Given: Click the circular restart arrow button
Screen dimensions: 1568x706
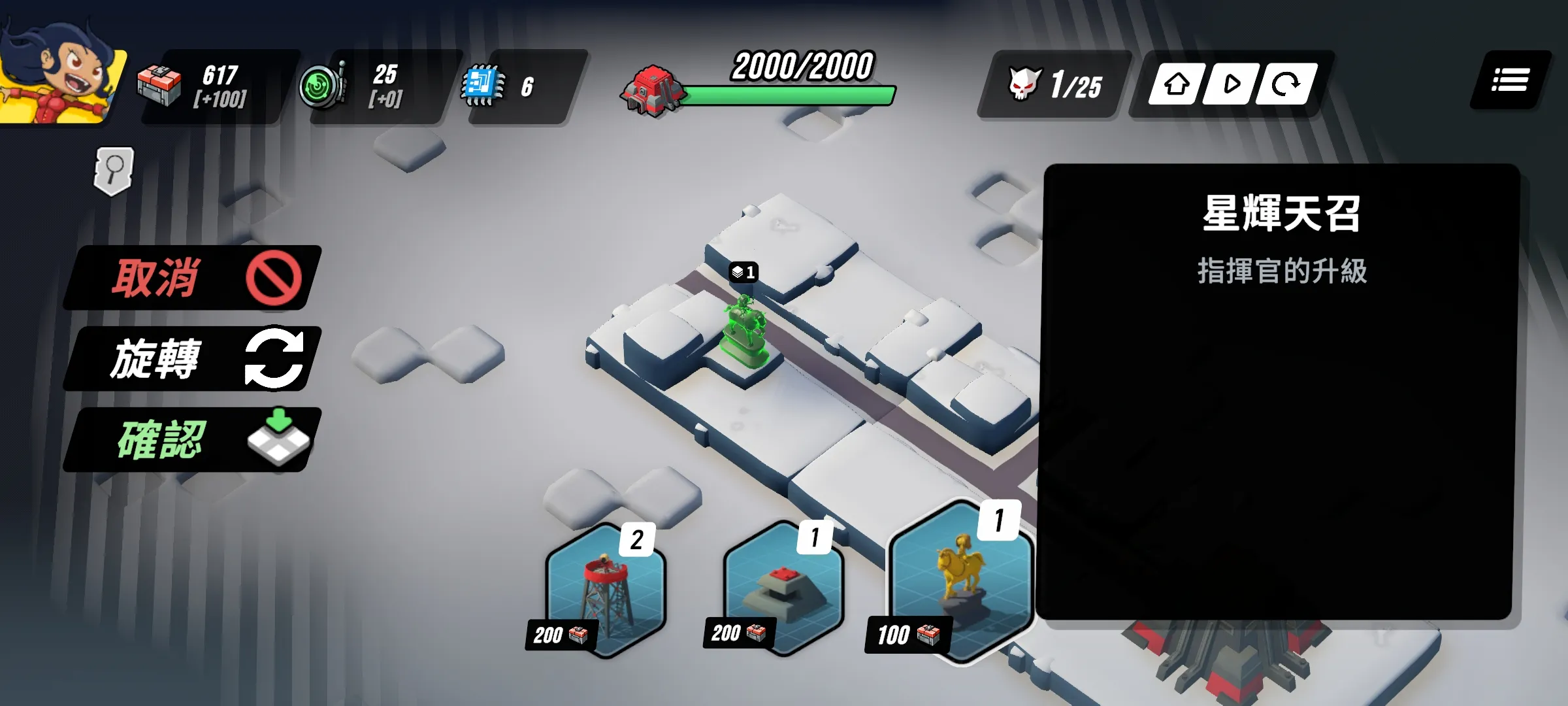Looking at the screenshot, I should tap(1286, 84).
